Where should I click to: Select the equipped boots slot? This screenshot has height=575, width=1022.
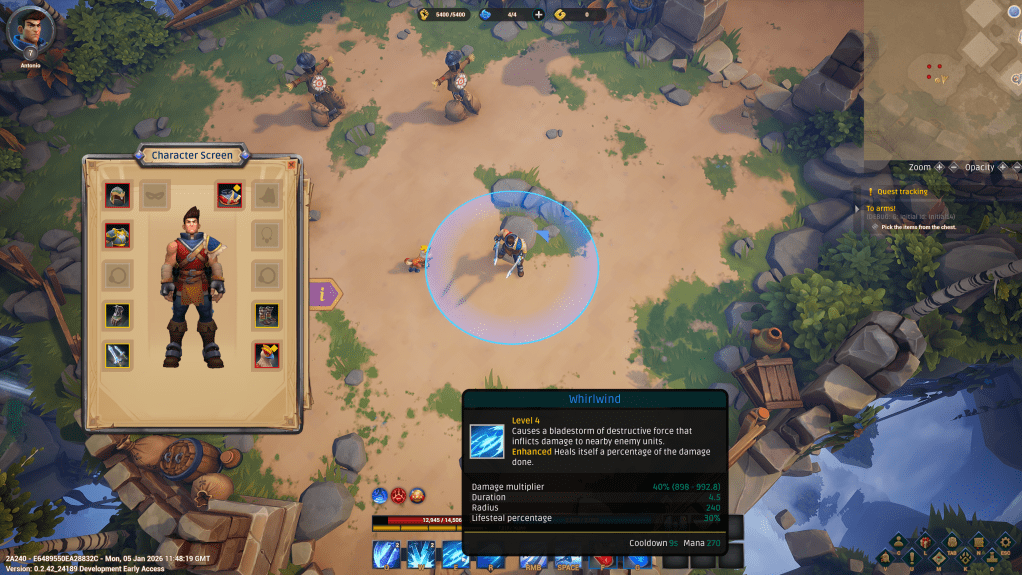click(x=266, y=315)
